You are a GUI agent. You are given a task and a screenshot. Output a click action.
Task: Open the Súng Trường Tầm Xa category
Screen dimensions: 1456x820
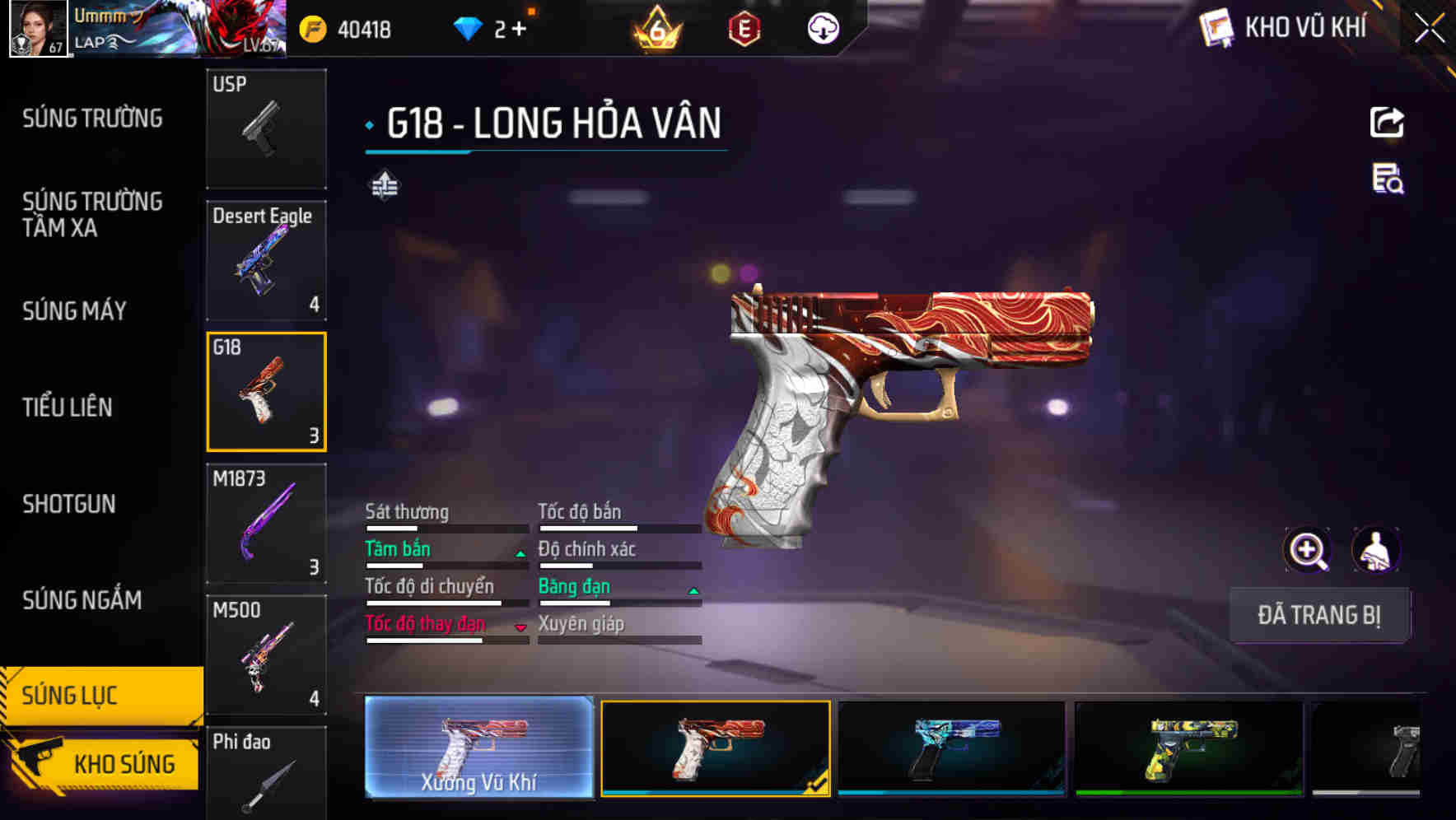pos(92,214)
